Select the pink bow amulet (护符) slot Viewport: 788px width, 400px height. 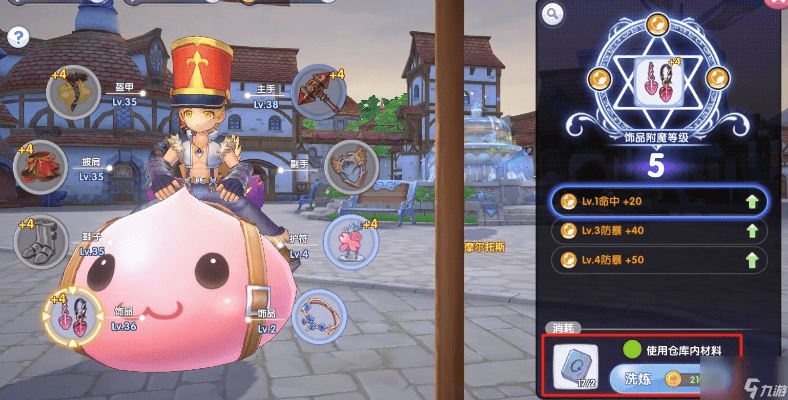click(x=349, y=242)
